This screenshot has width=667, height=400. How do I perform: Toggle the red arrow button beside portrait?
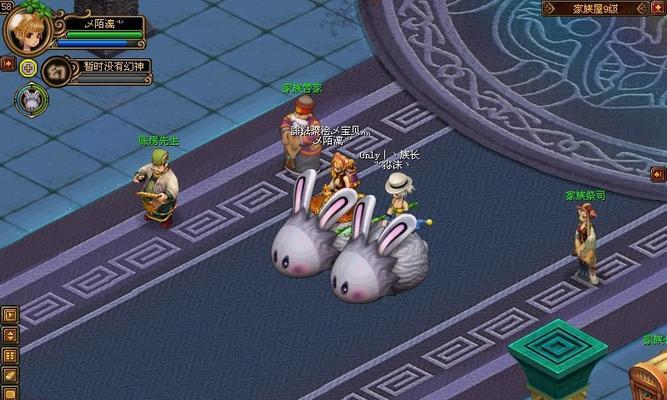pos(7,64)
